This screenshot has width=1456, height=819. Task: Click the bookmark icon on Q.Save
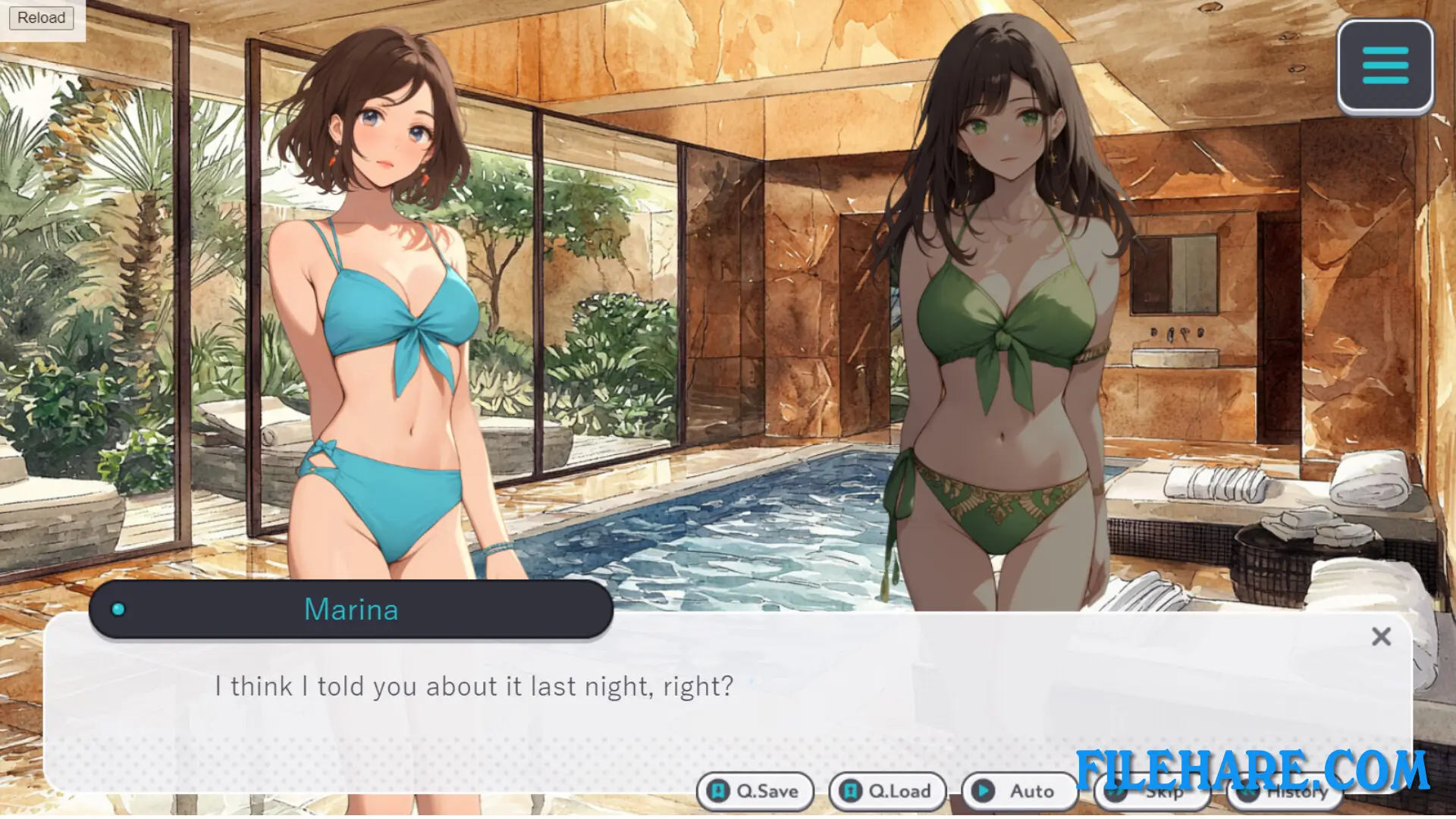(717, 791)
